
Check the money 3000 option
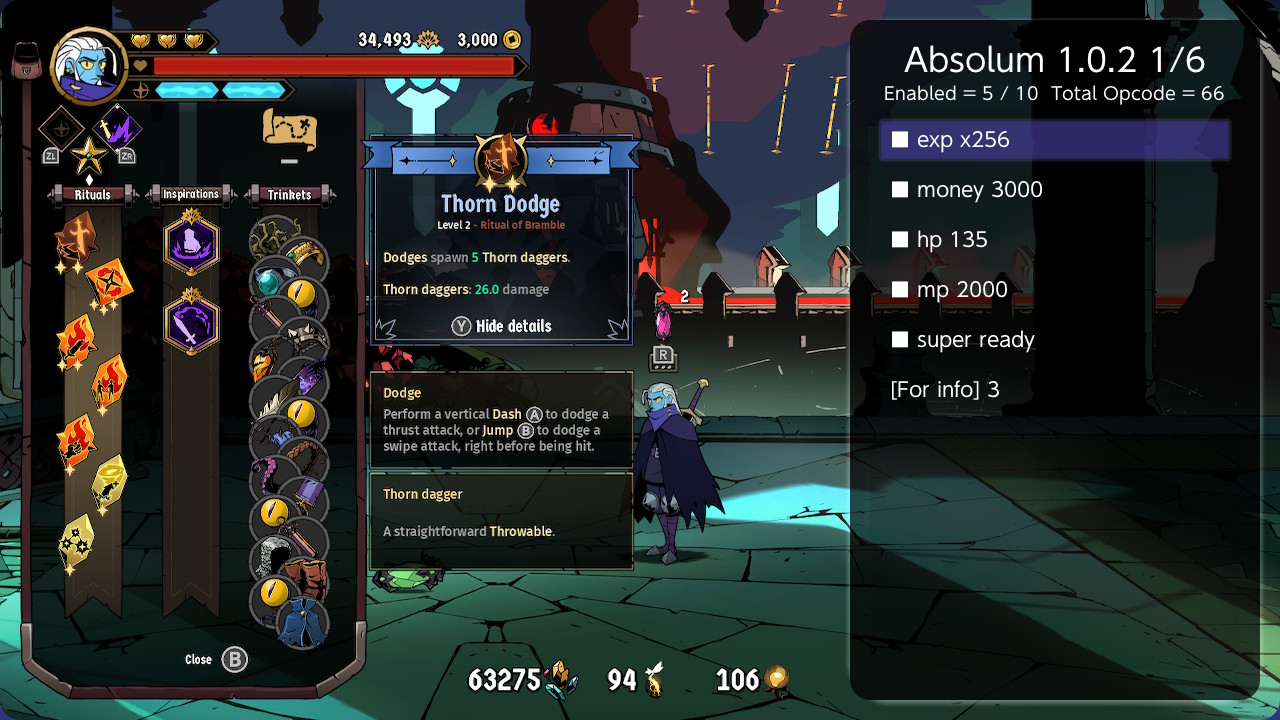tap(899, 190)
